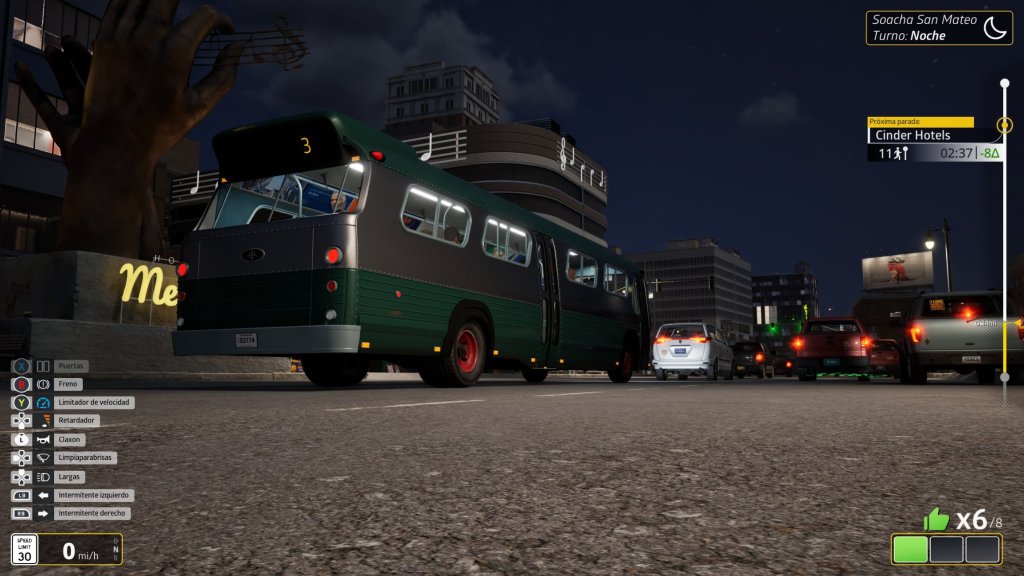Toggle the Limitador de velocidad entry
The image size is (1024, 576).
click(94, 402)
